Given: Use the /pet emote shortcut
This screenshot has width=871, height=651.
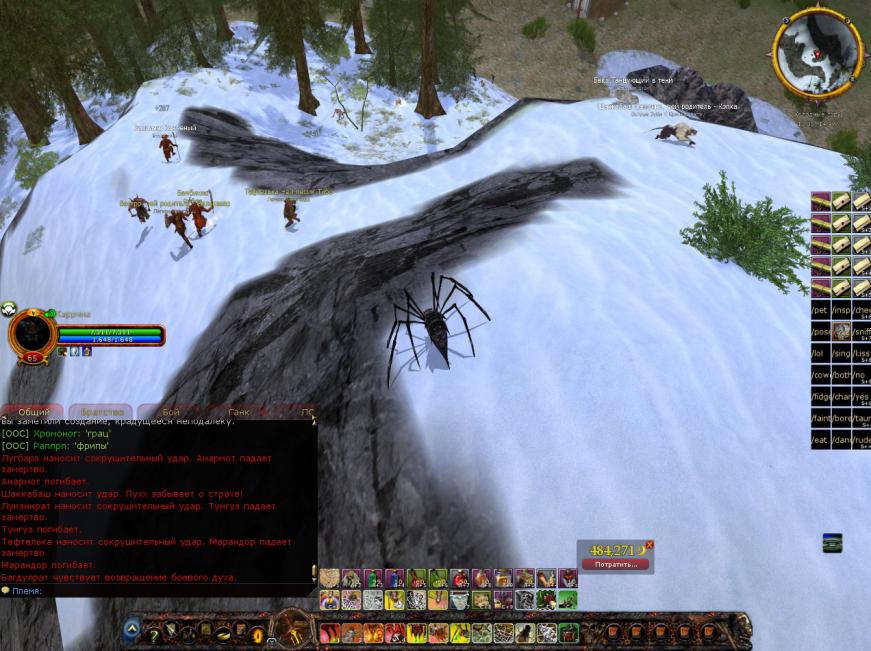Looking at the screenshot, I should (820, 309).
